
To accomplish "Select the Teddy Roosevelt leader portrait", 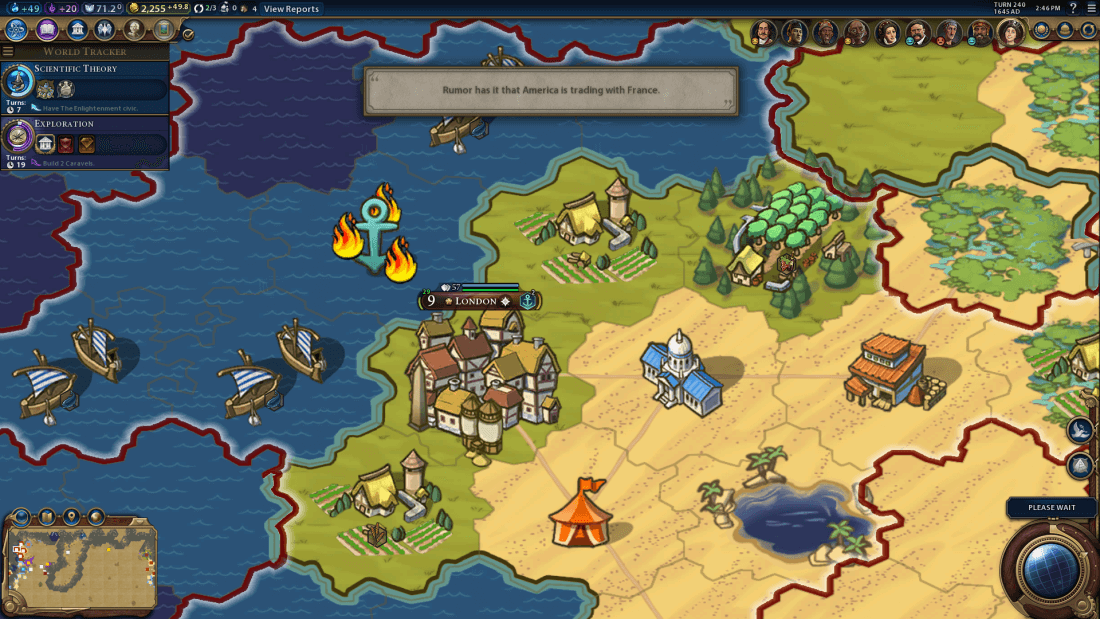I will (918, 33).
